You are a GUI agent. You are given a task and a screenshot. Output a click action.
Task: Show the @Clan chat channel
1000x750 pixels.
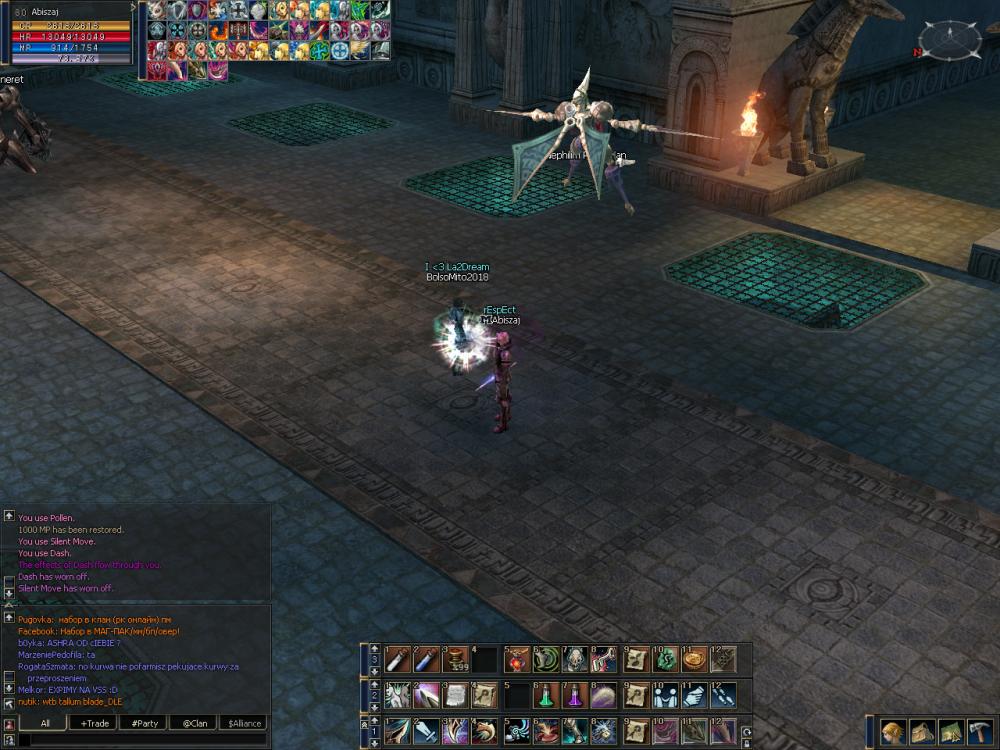coord(194,723)
